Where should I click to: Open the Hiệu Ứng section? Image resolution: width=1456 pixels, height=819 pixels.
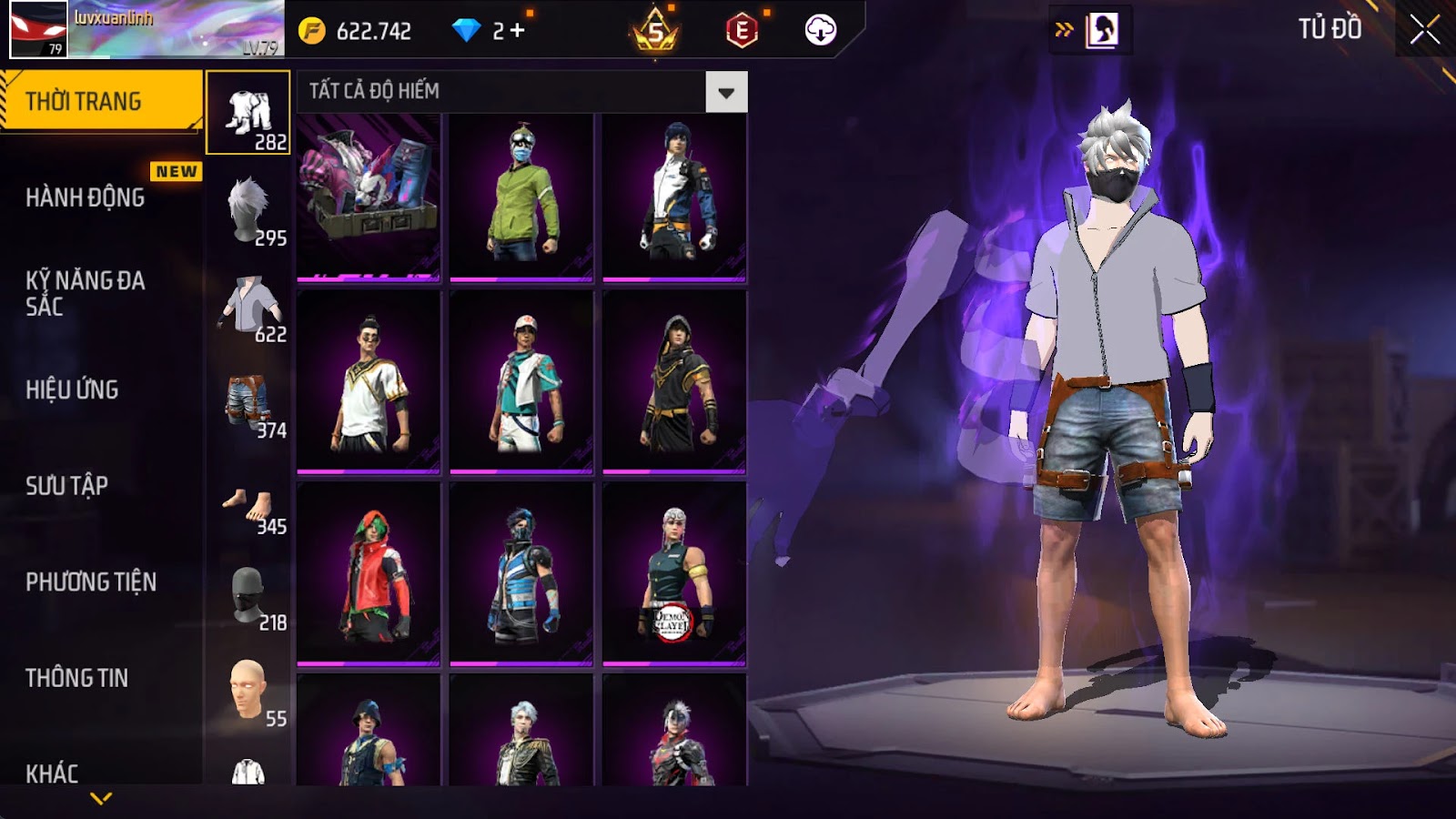[x=72, y=389]
